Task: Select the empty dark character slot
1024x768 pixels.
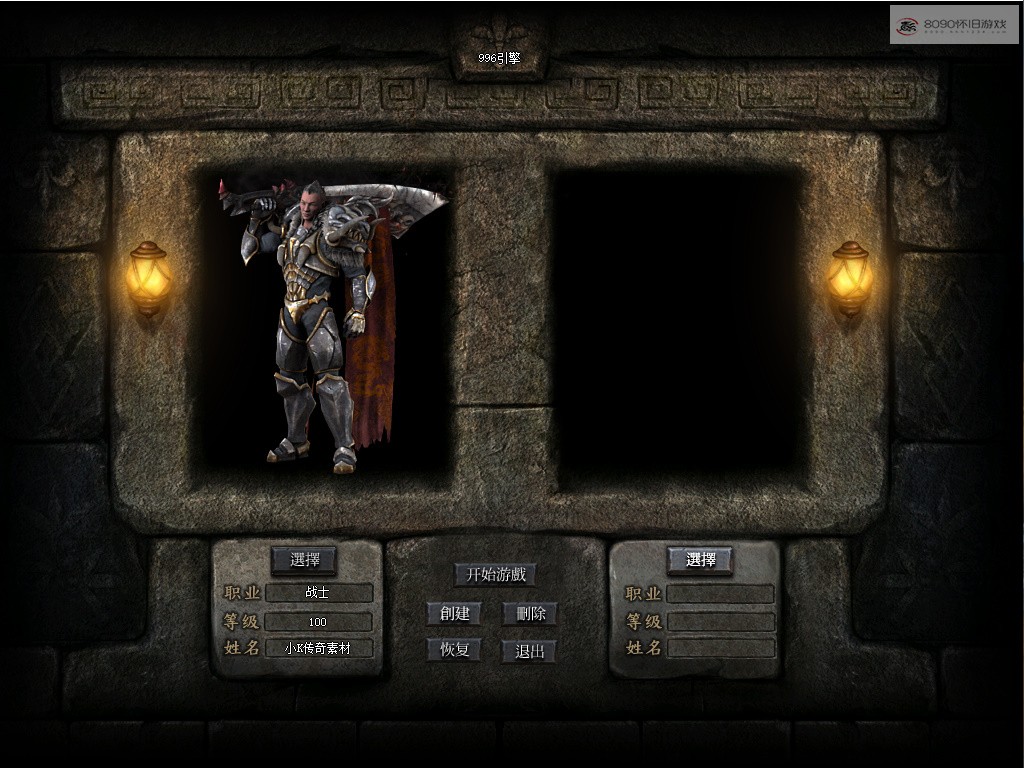Action: click(x=678, y=325)
